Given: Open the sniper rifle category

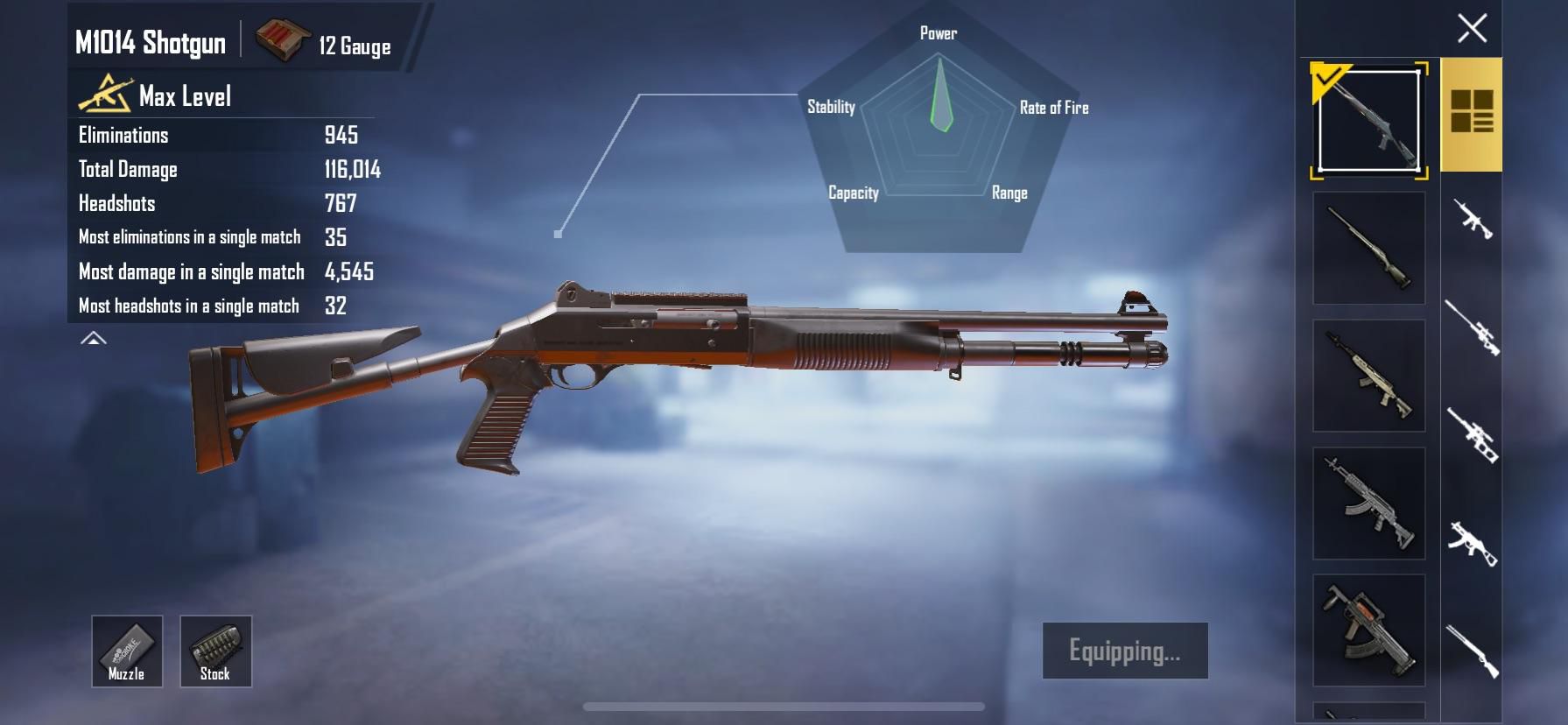Looking at the screenshot, I should point(1472,327).
